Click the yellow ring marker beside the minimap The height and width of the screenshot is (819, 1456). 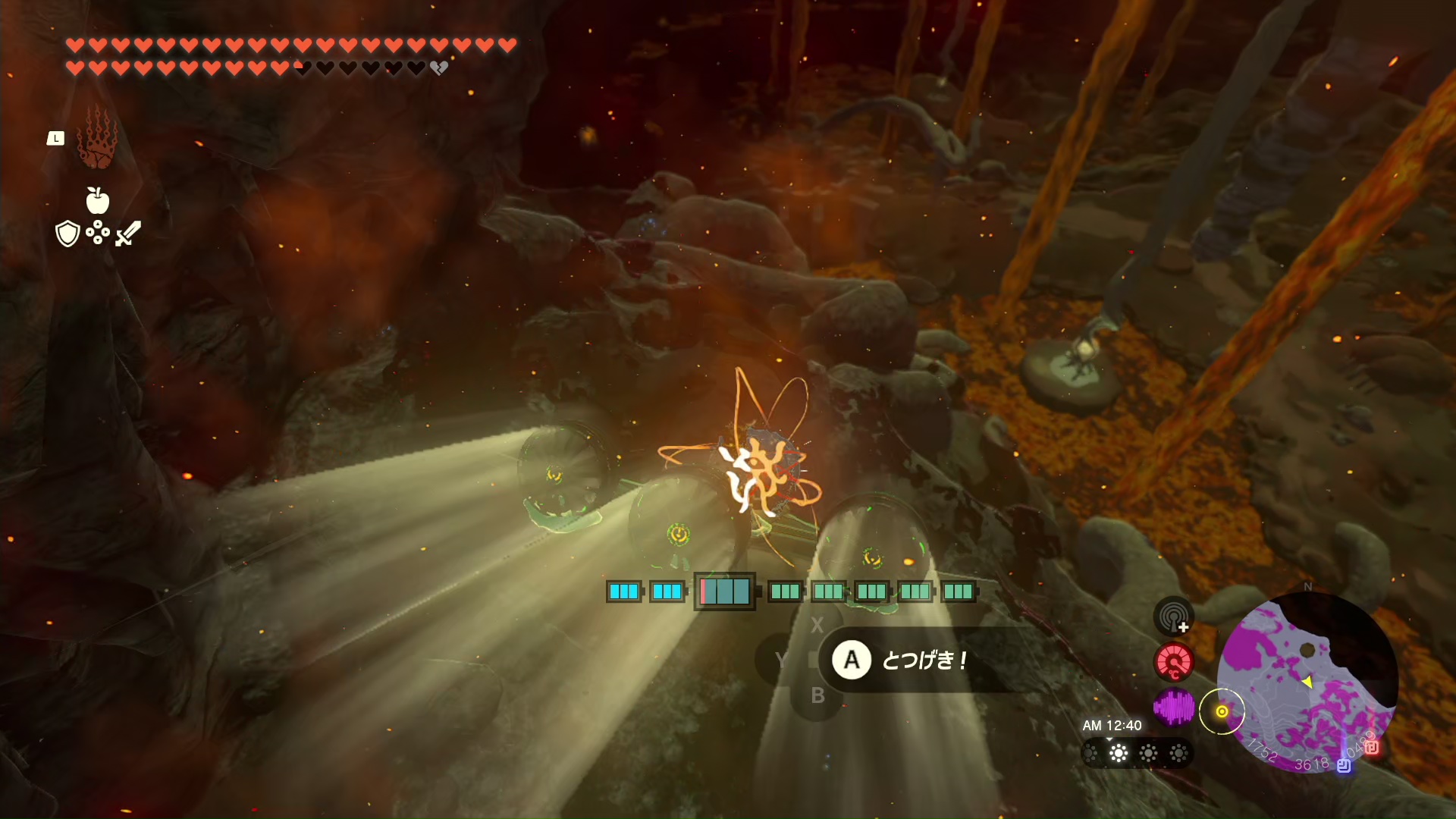1222,711
